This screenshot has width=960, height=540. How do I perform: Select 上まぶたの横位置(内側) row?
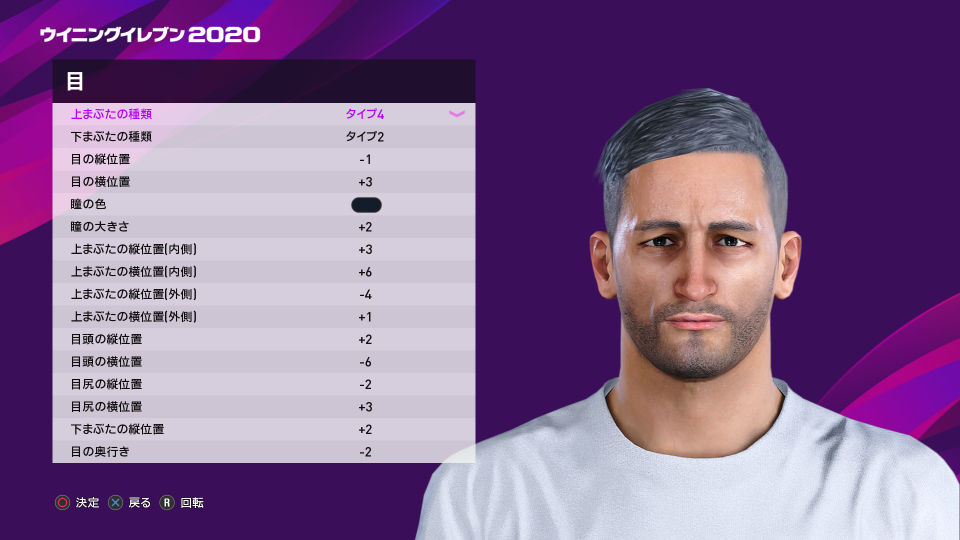click(x=263, y=272)
